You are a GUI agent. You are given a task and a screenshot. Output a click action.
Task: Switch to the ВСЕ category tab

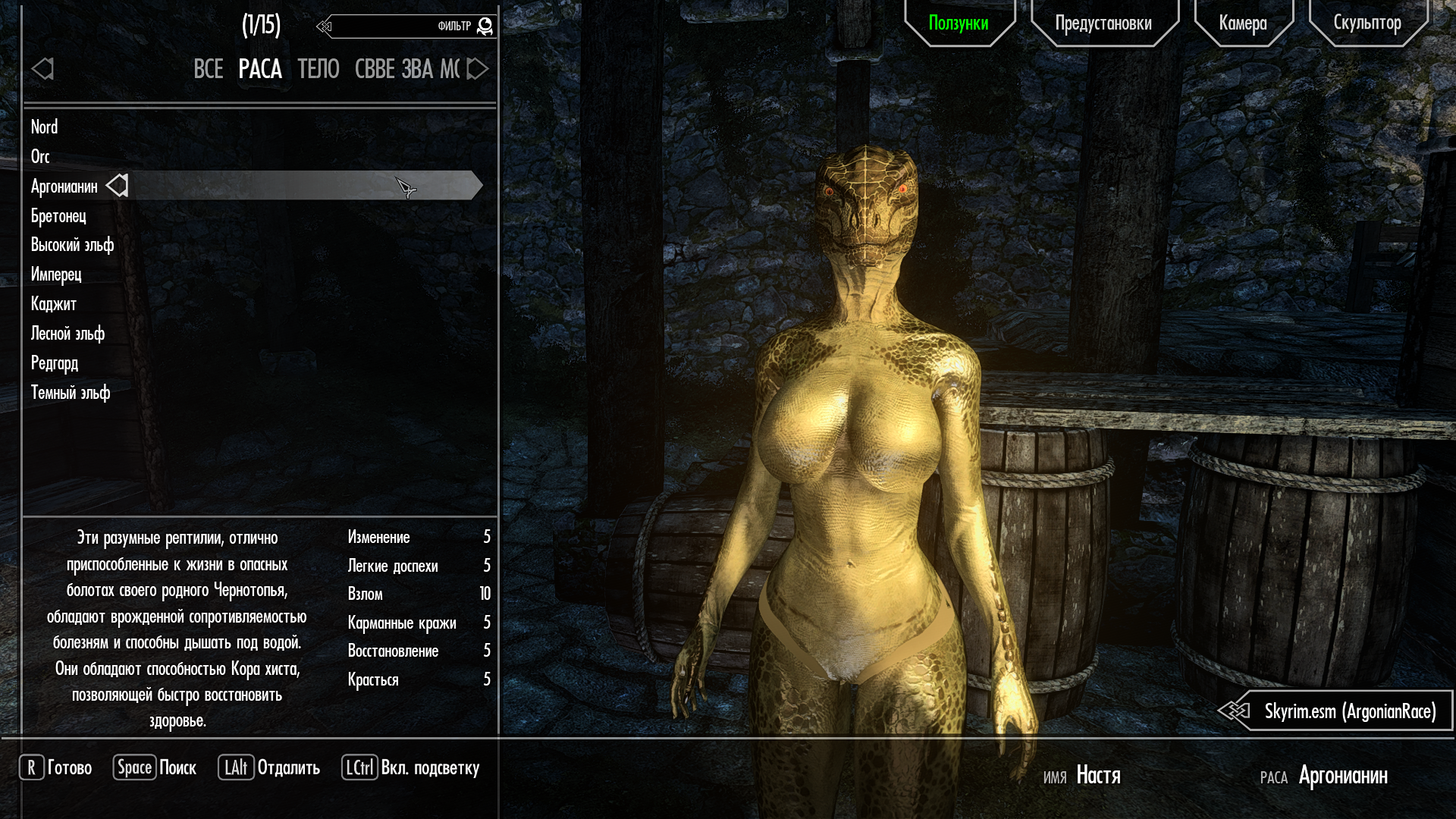pos(208,69)
